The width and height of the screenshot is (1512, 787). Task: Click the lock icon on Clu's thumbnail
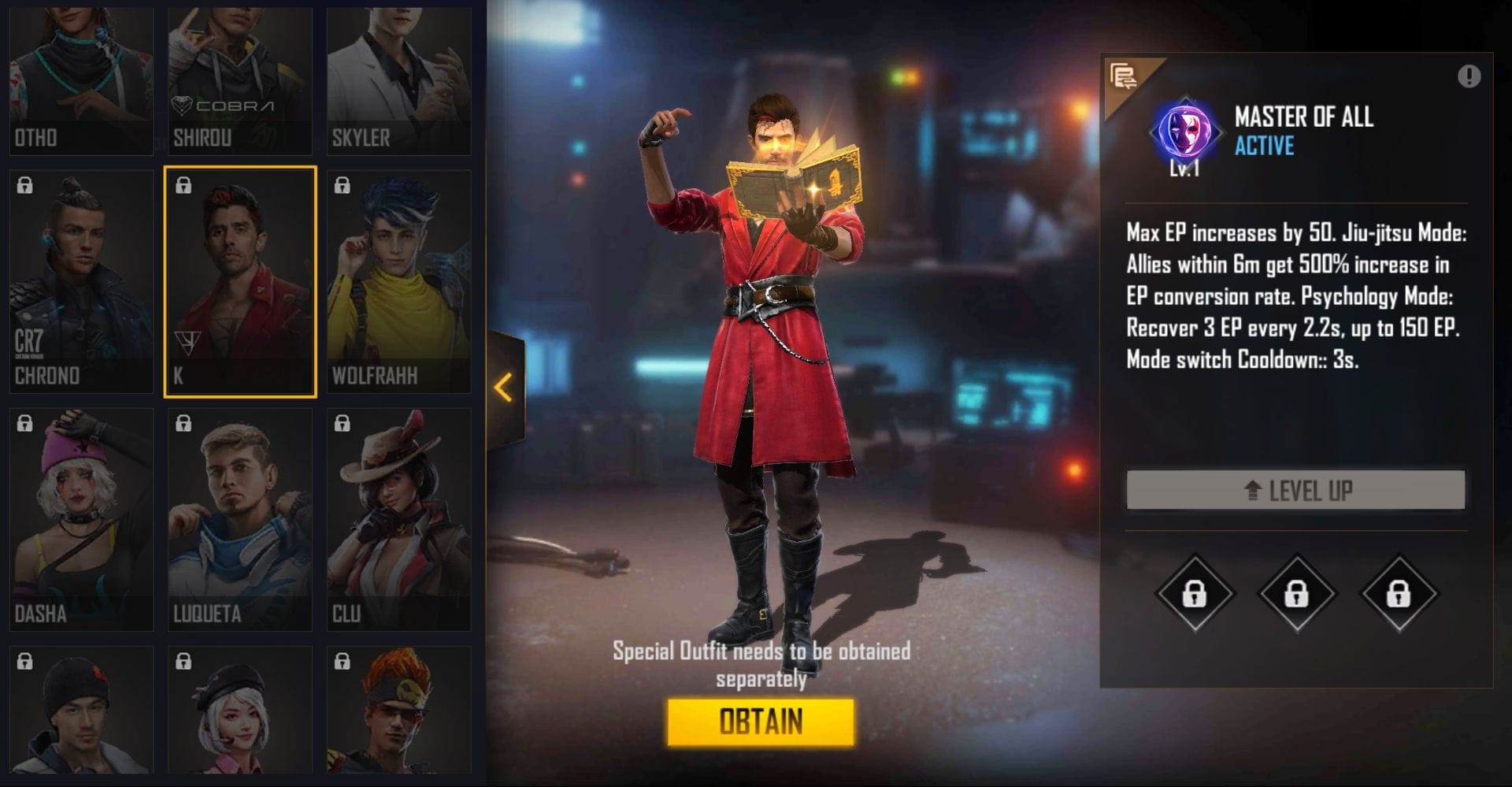pyautogui.click(x=342, y=423)
